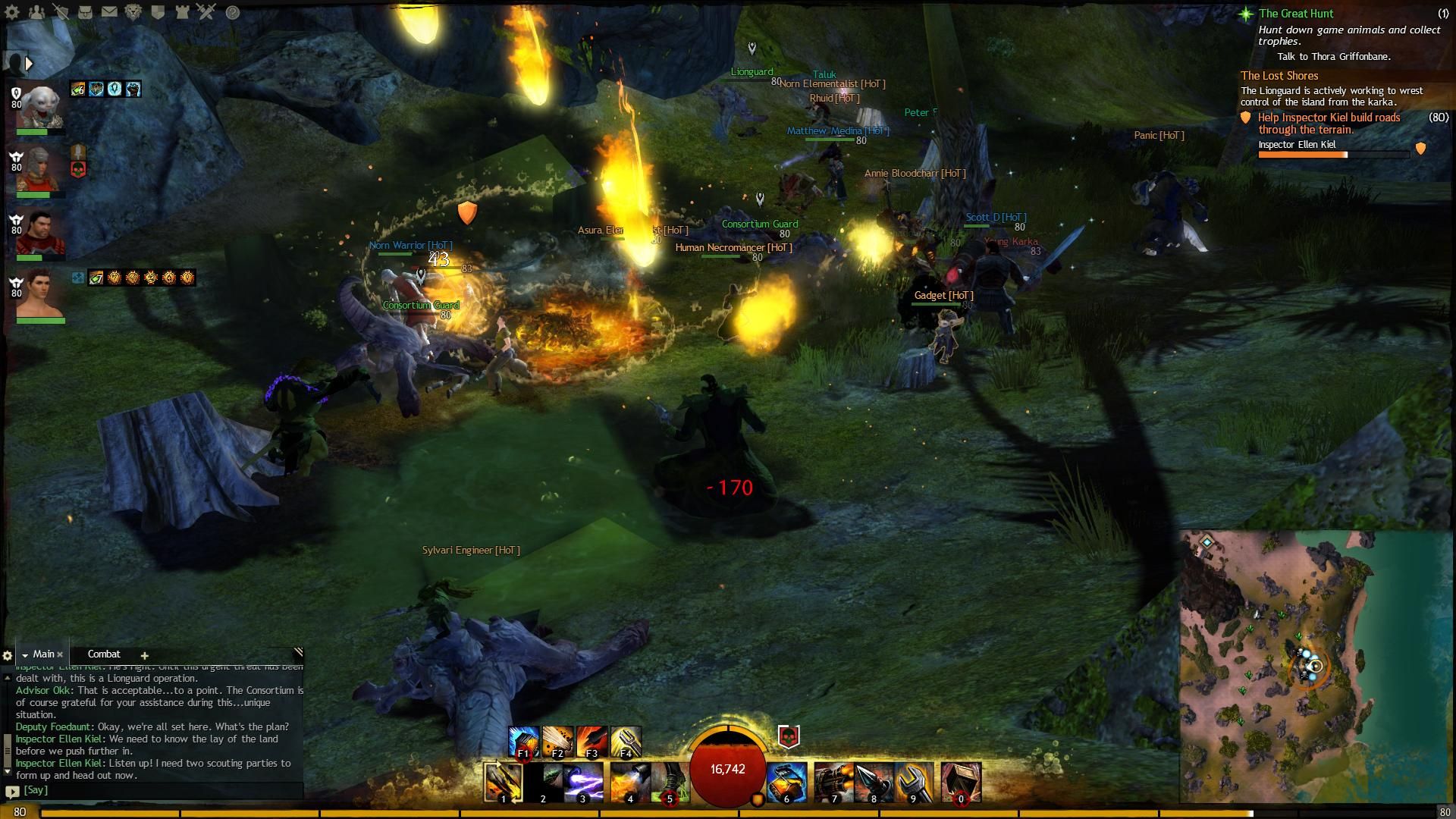Screen dimensions: 1456x819
Task: Use the wrench utility skill 9
Action: point(914,783)
